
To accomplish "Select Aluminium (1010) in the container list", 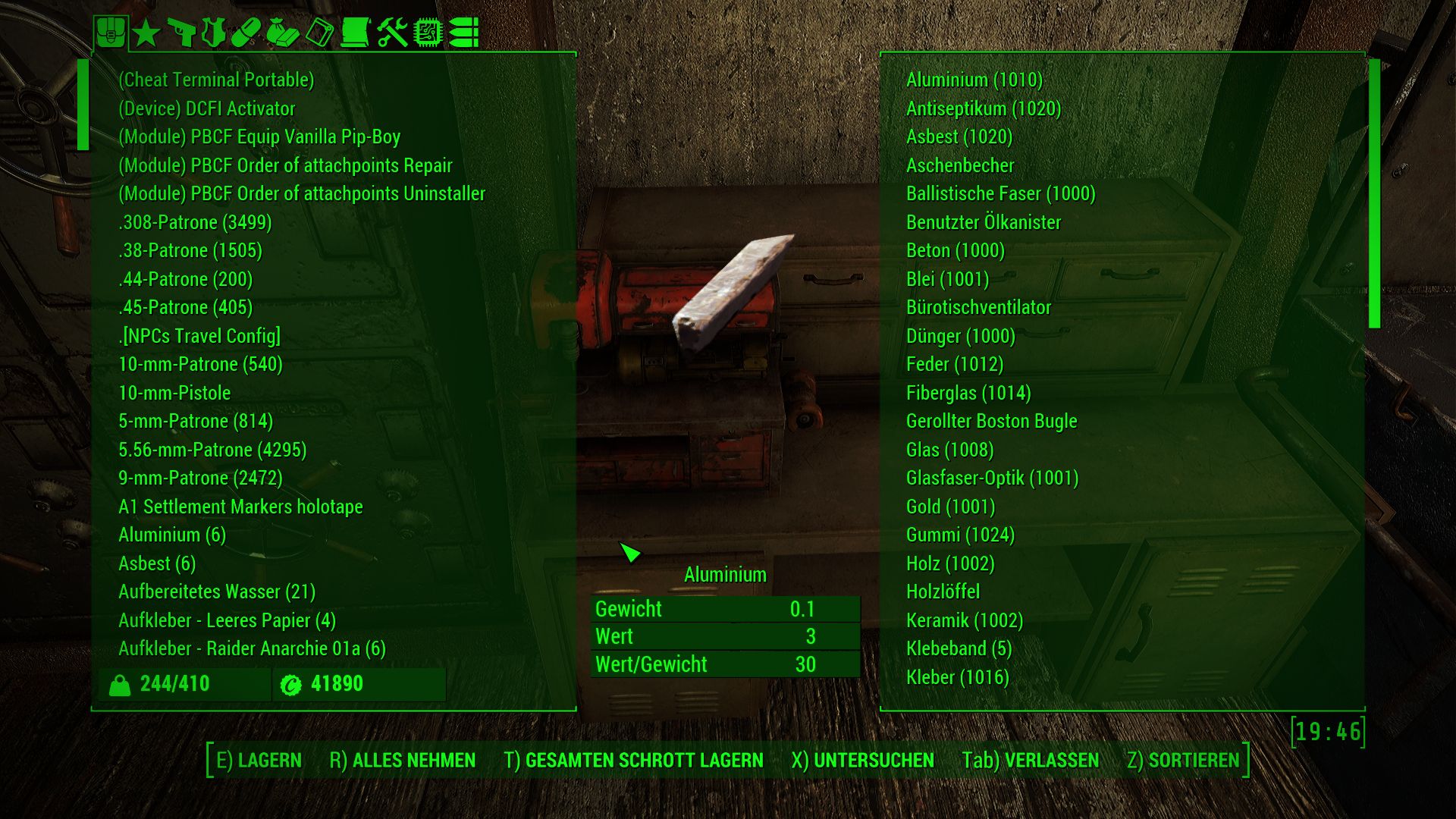I will pos(973,80).
